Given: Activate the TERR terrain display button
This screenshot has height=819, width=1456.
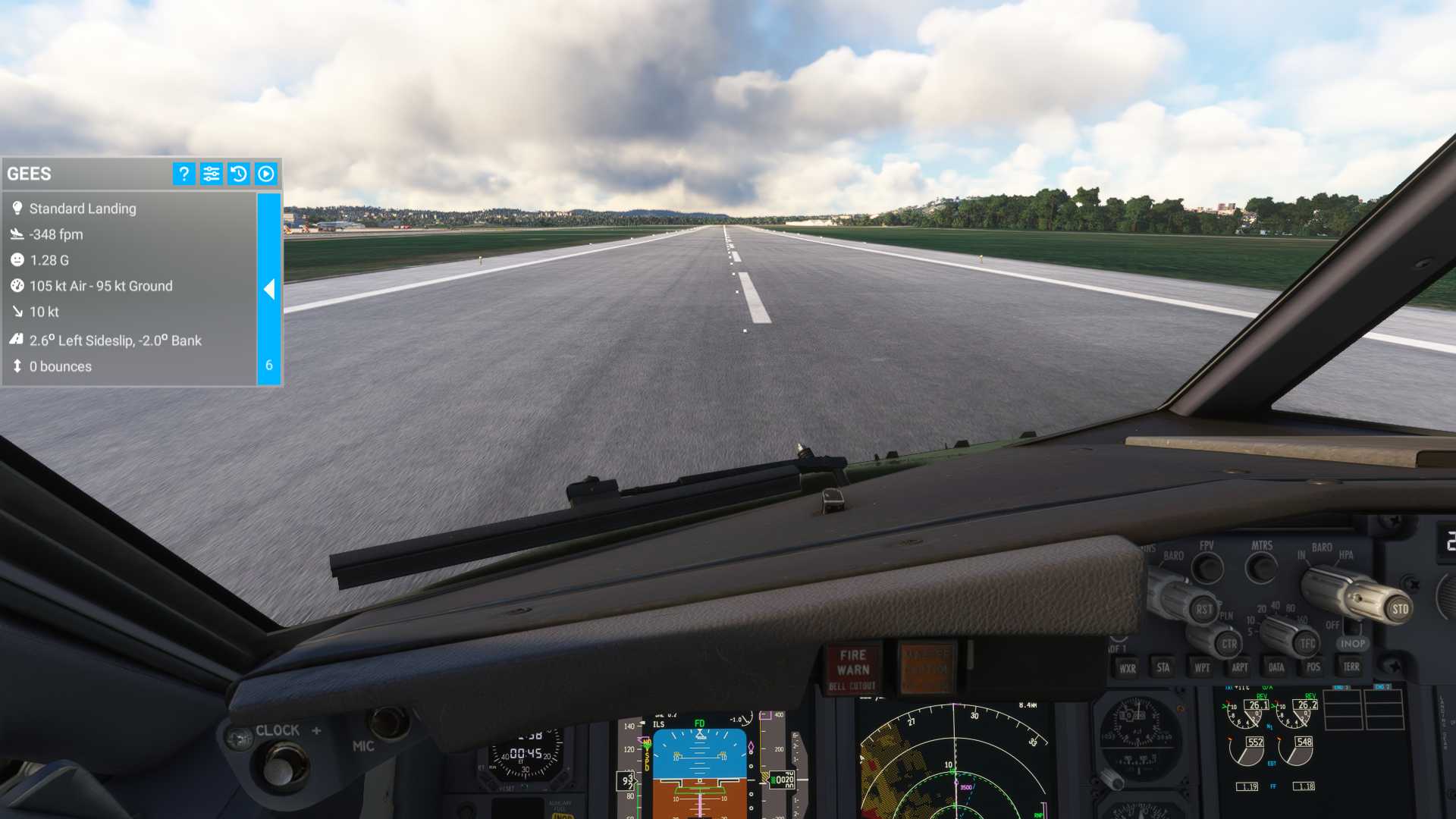Looking at the screenshot, I should coord(1352,667).
